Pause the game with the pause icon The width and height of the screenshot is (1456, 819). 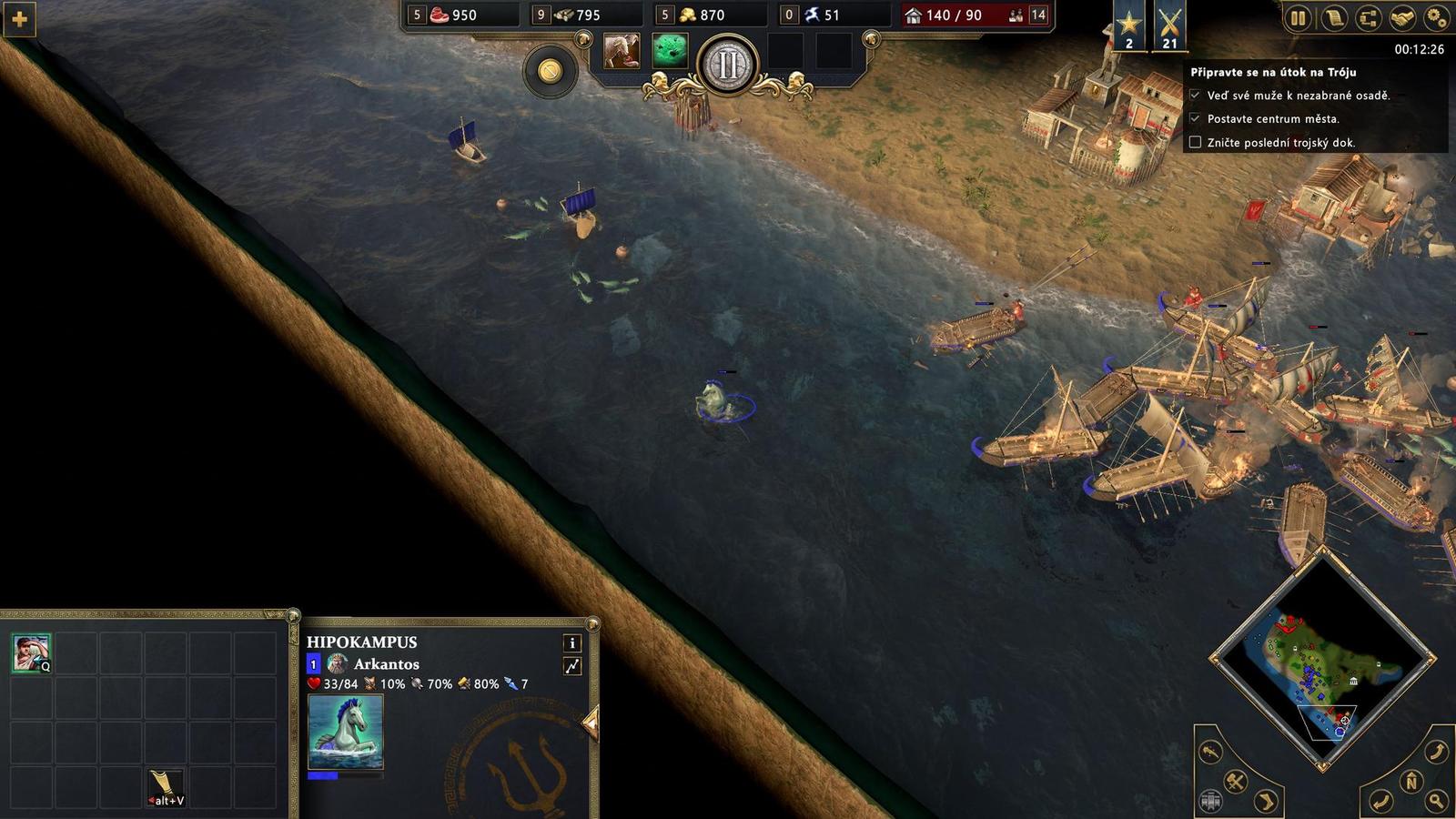pyautogui.click(x=1299, y=17)
